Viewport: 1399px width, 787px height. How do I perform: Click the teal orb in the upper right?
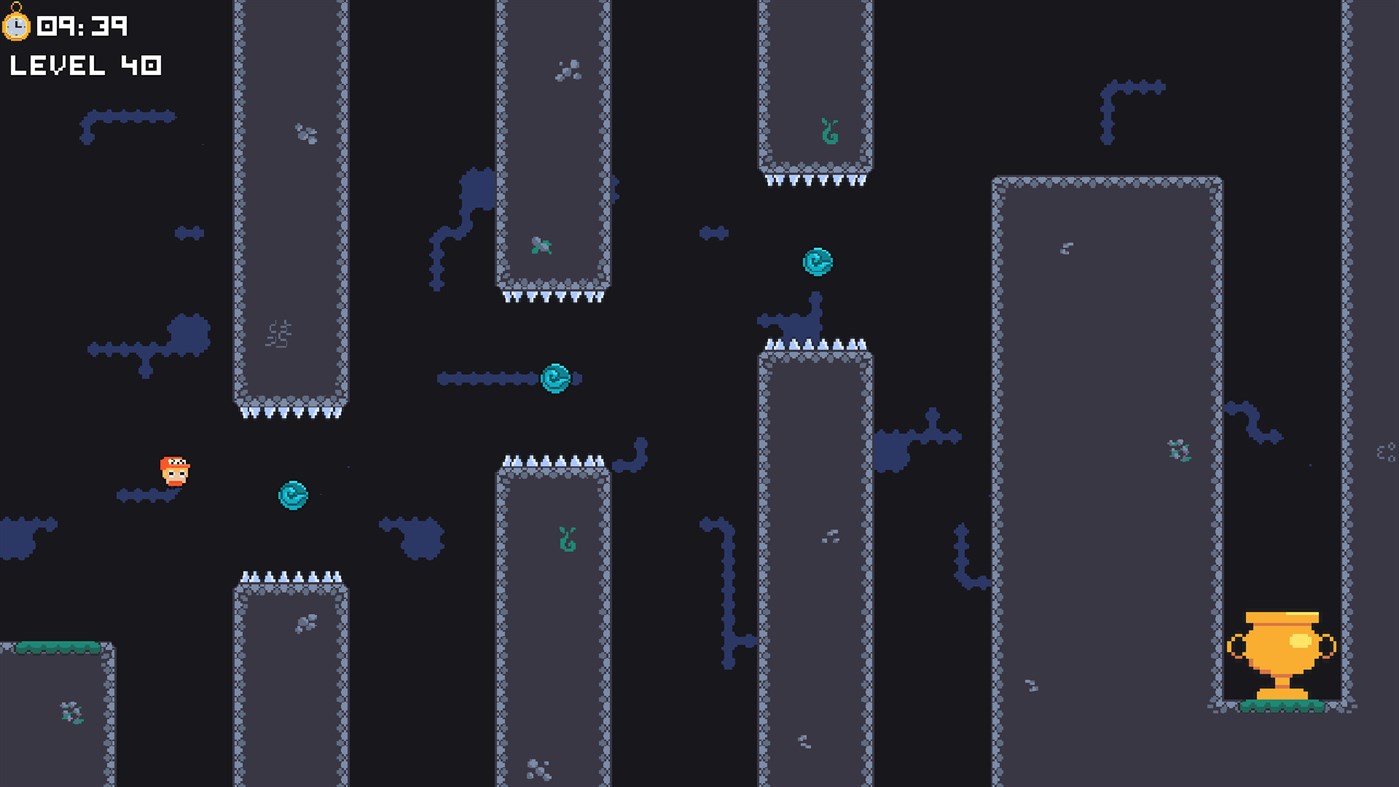click(x=815, y=261)
